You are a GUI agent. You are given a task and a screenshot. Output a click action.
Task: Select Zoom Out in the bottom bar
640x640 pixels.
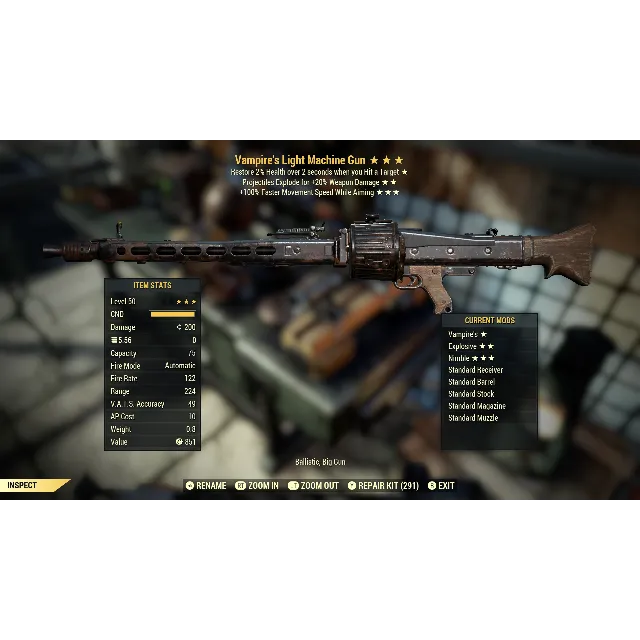coord(314,486)
